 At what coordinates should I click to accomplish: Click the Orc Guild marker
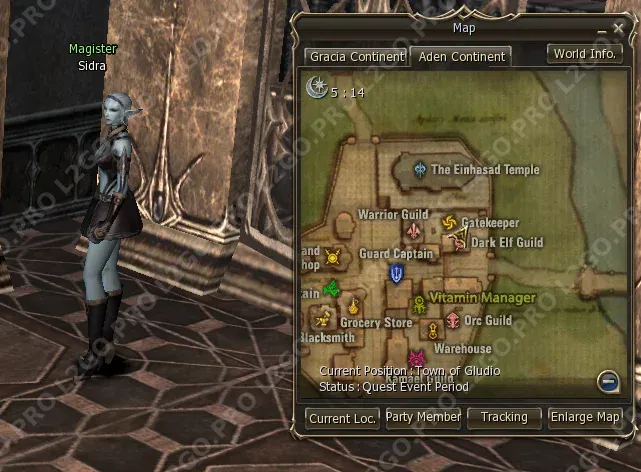click(453, 321)
